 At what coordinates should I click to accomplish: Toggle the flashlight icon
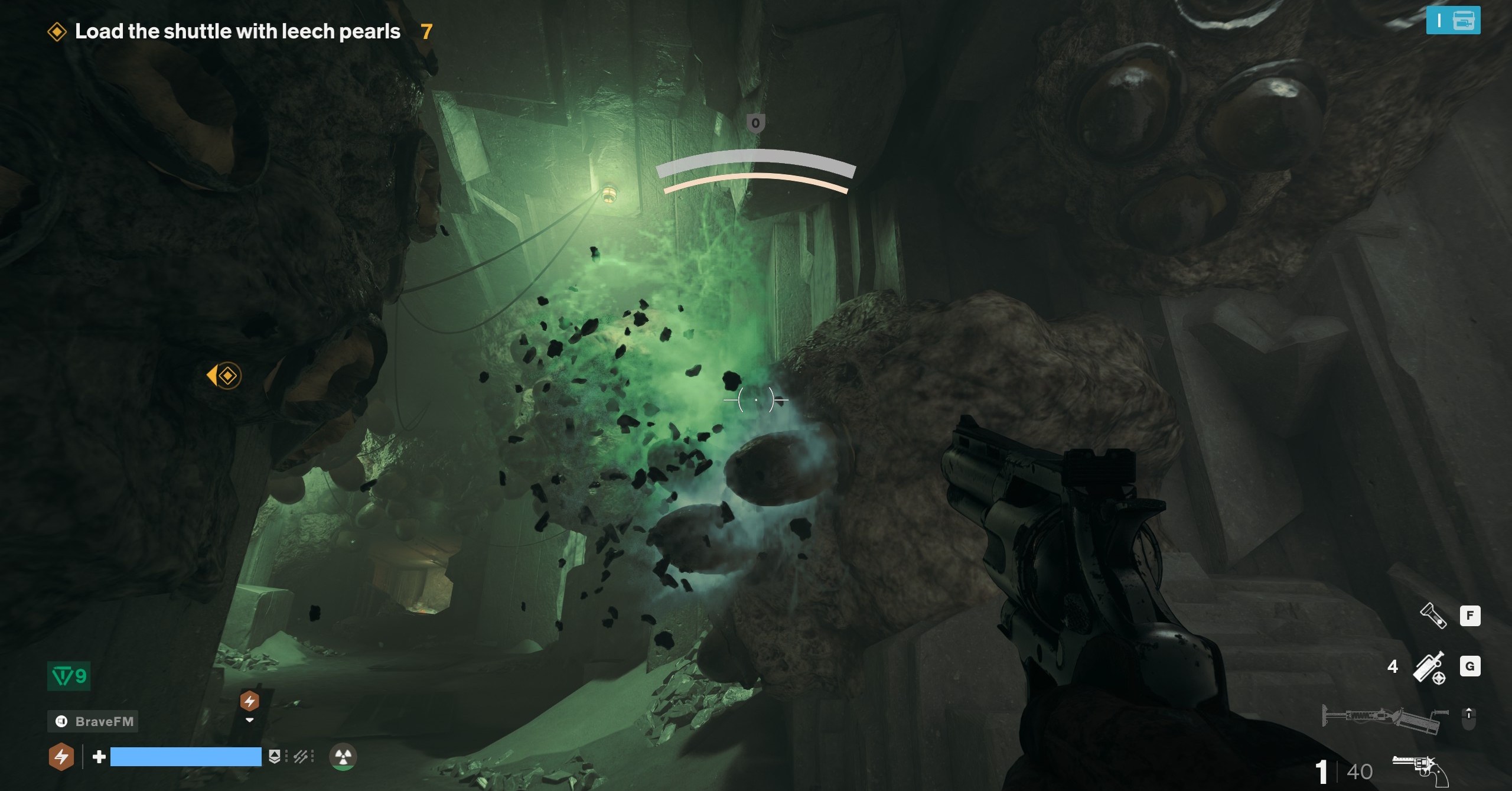[x=1432, y=616]
